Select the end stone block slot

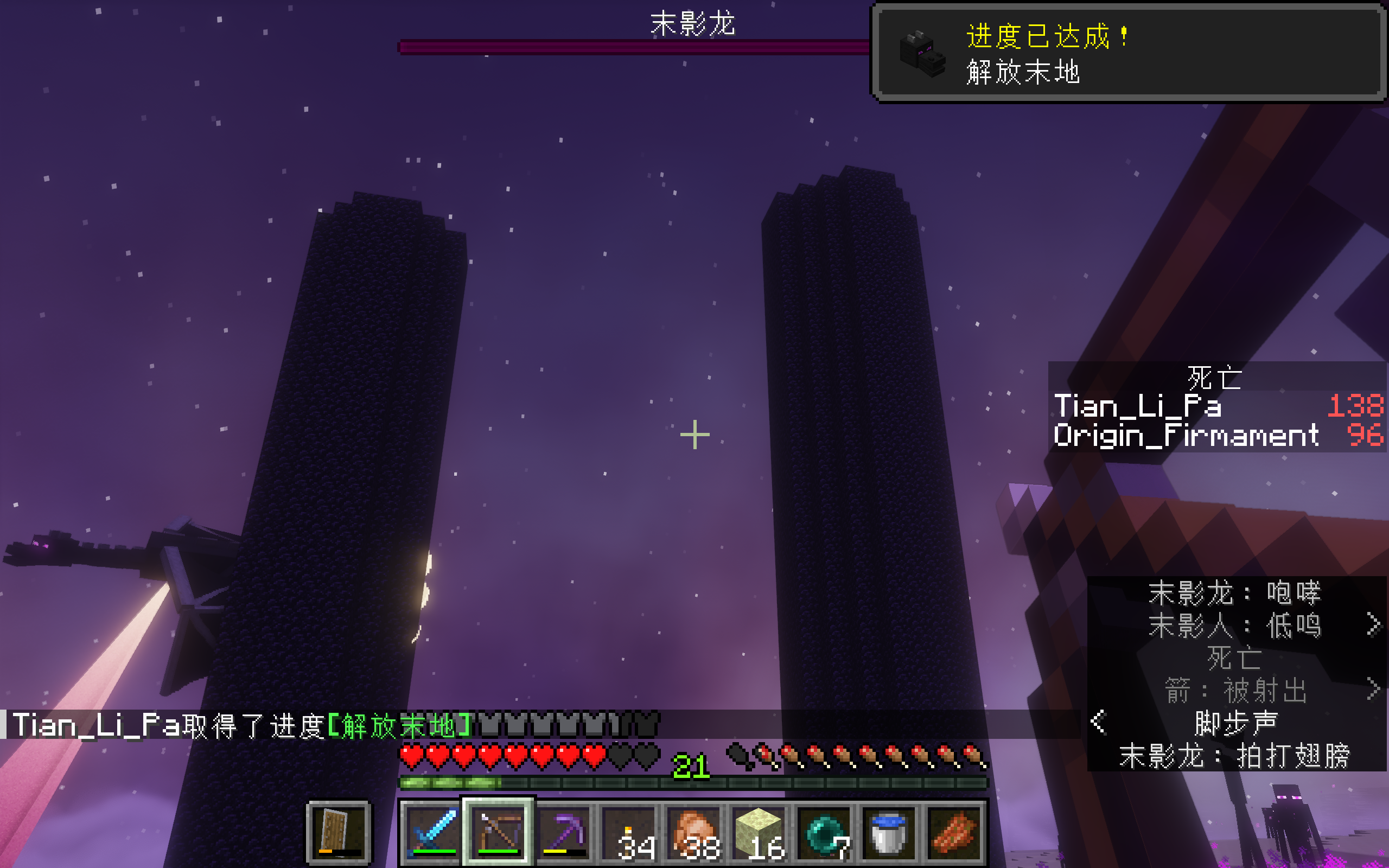click(760, 831)
